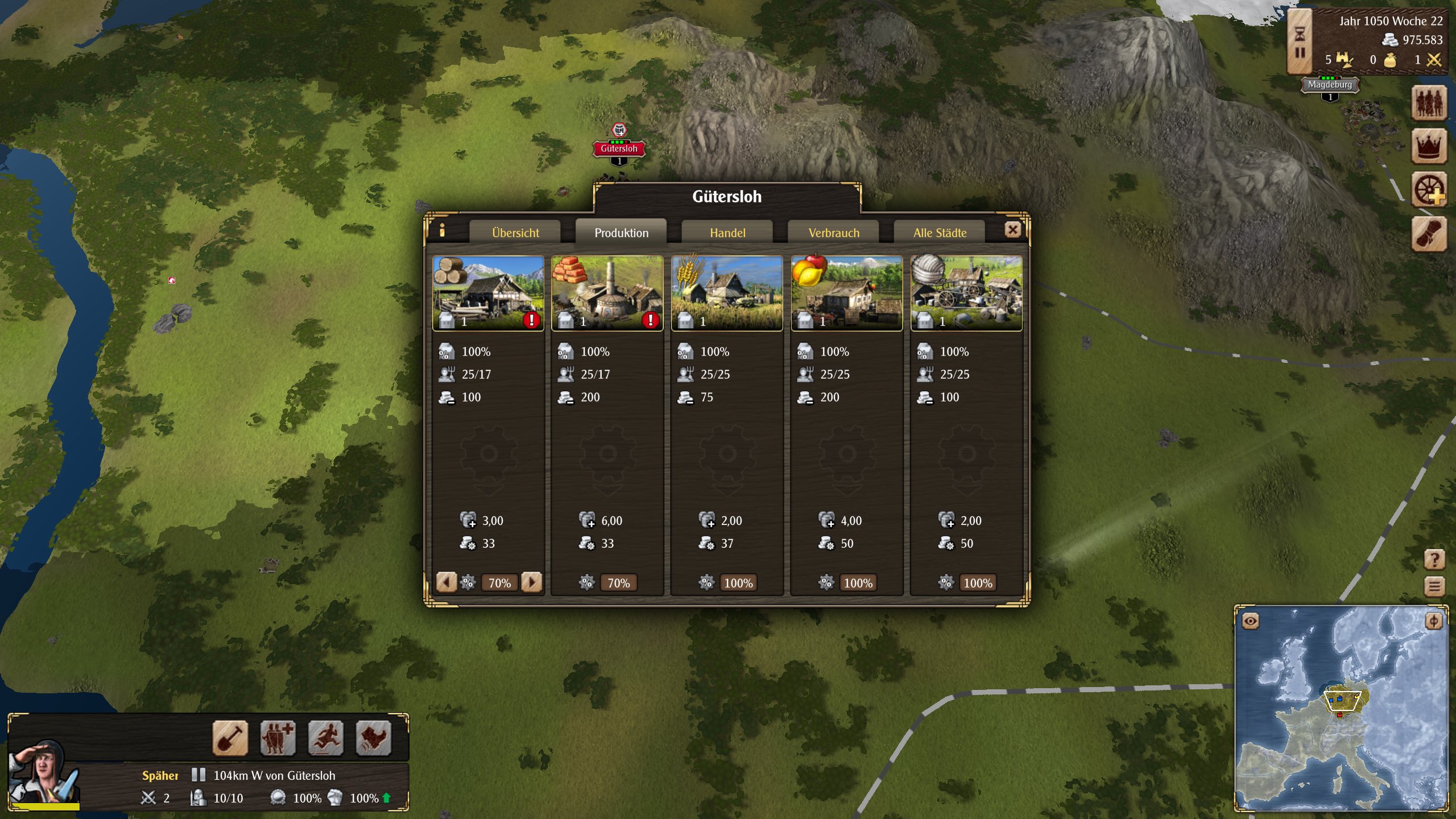Select the brickworks production card
The width and height of the screenshot is (1456, 819).
[607, 293]
